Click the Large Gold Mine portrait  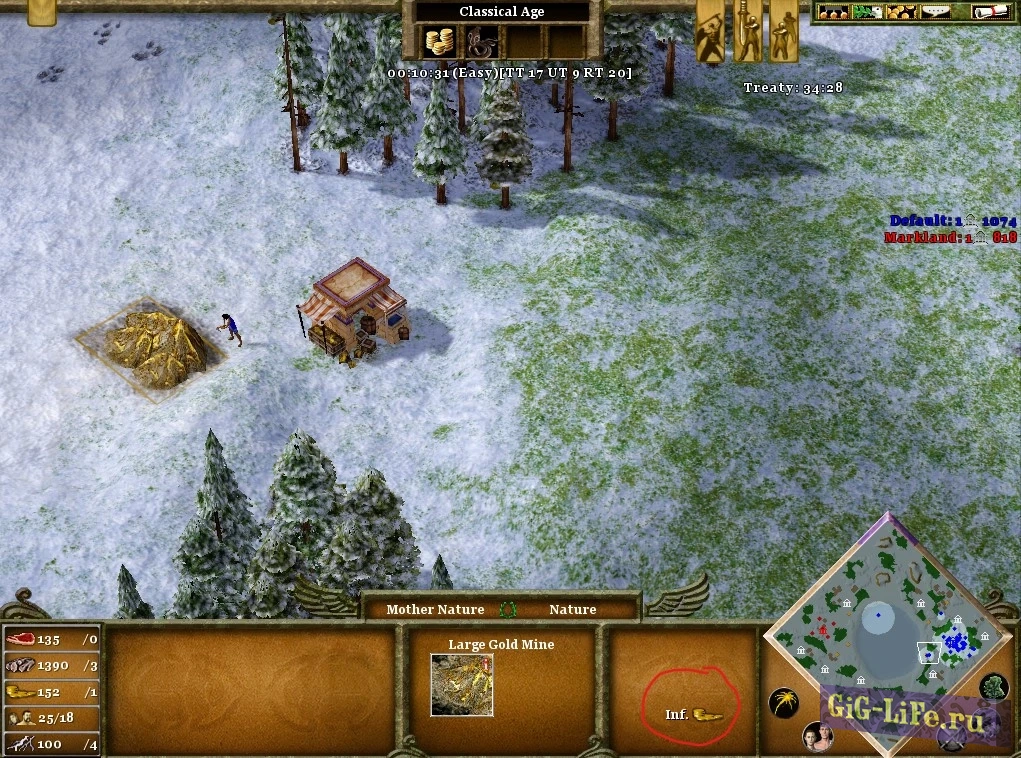click(x=462, y=685)
